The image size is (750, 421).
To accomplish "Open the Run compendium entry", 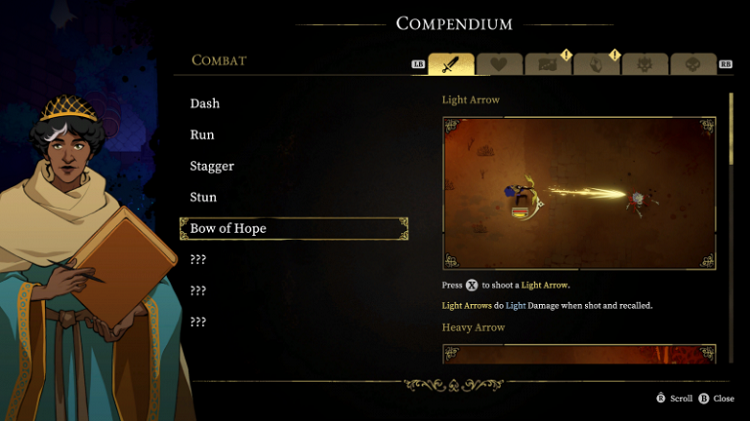I will [x=202, y=135].
